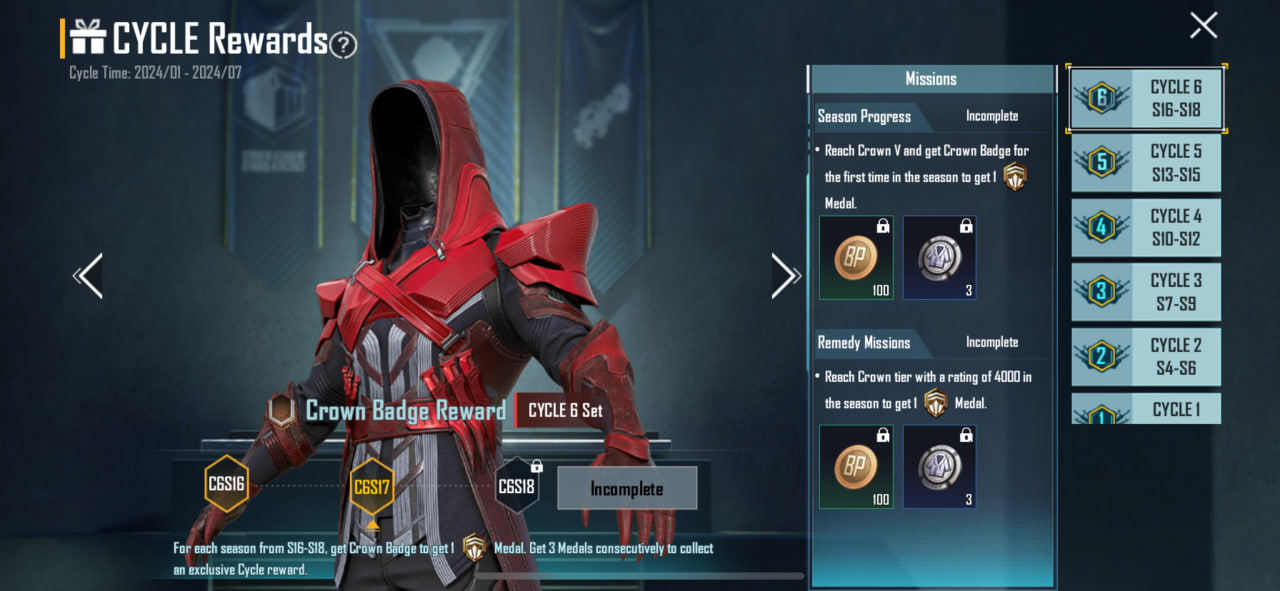Select the locked C6S18 season badge
The height and width of the screenshot is (591, 1280).
(517, 487)
